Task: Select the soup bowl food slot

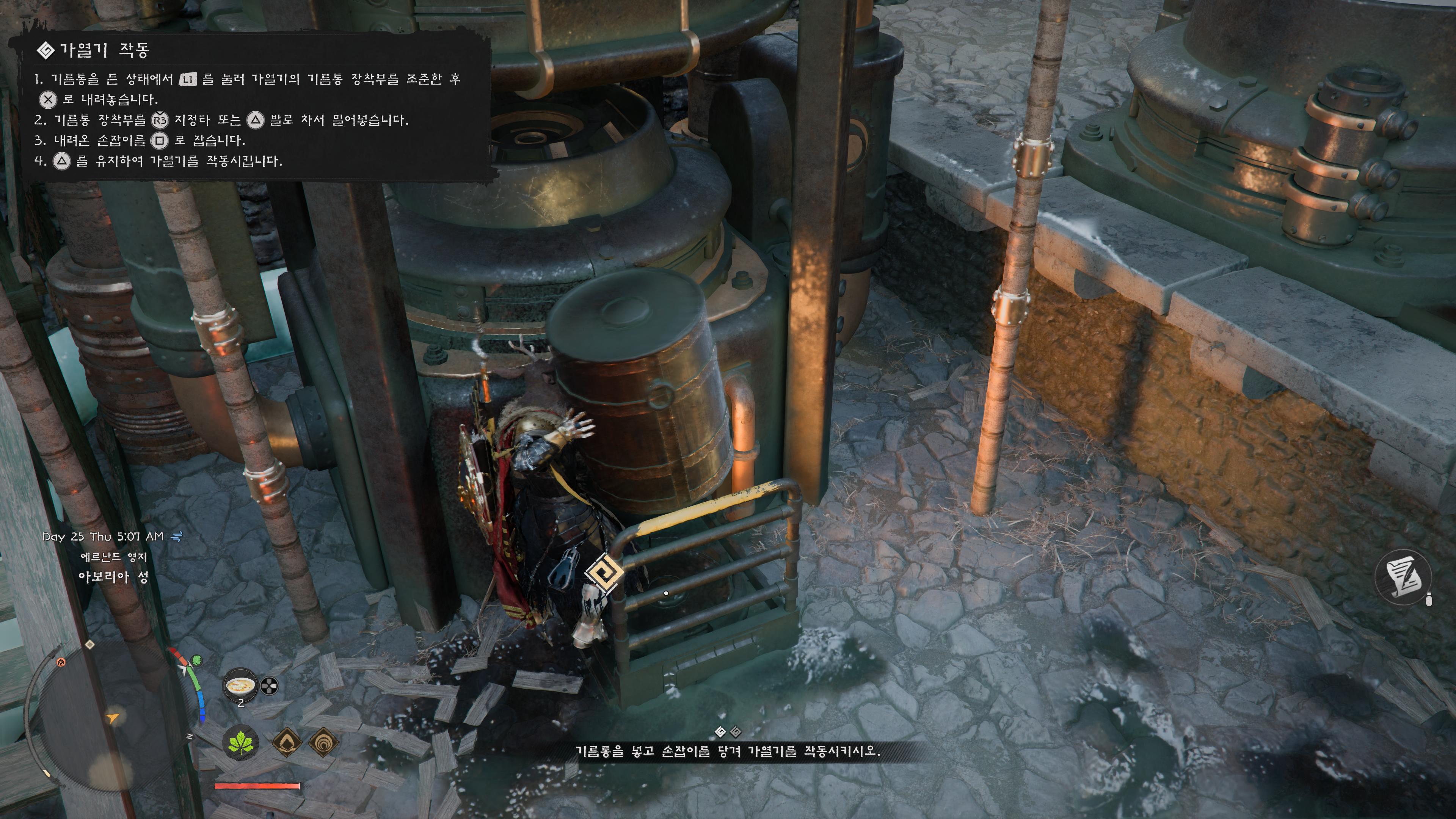Action: pos(240,686)
